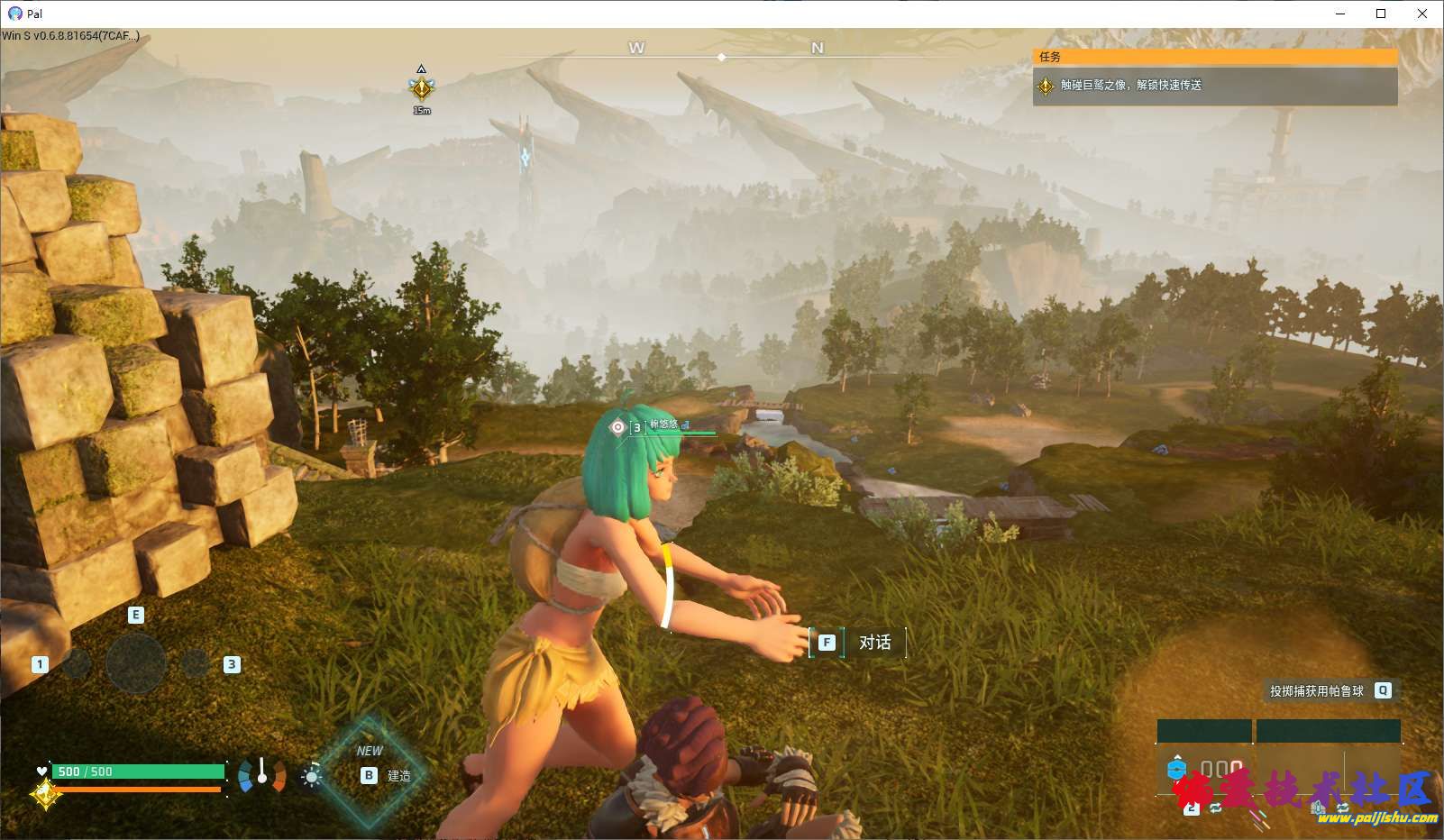Click the eye icon beside the character nameplate
Image resolution: width=1444 pixels, height=840 pixels.
617,427
